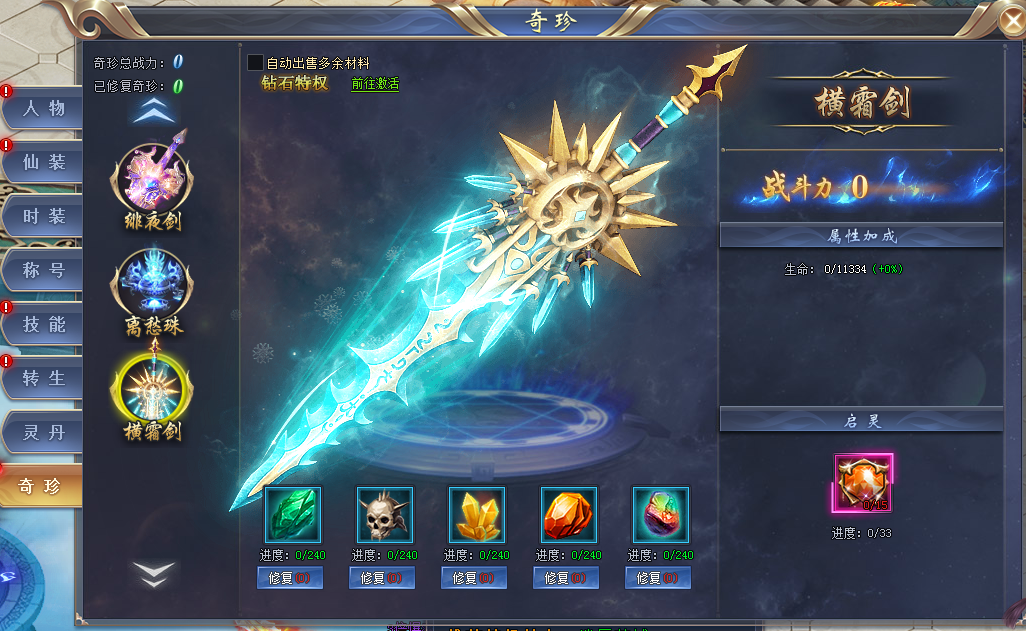This screenshot has width=1026, height=631.
Task: Select the 离愁珠 treasure
Action: click(x=153, y=283)
